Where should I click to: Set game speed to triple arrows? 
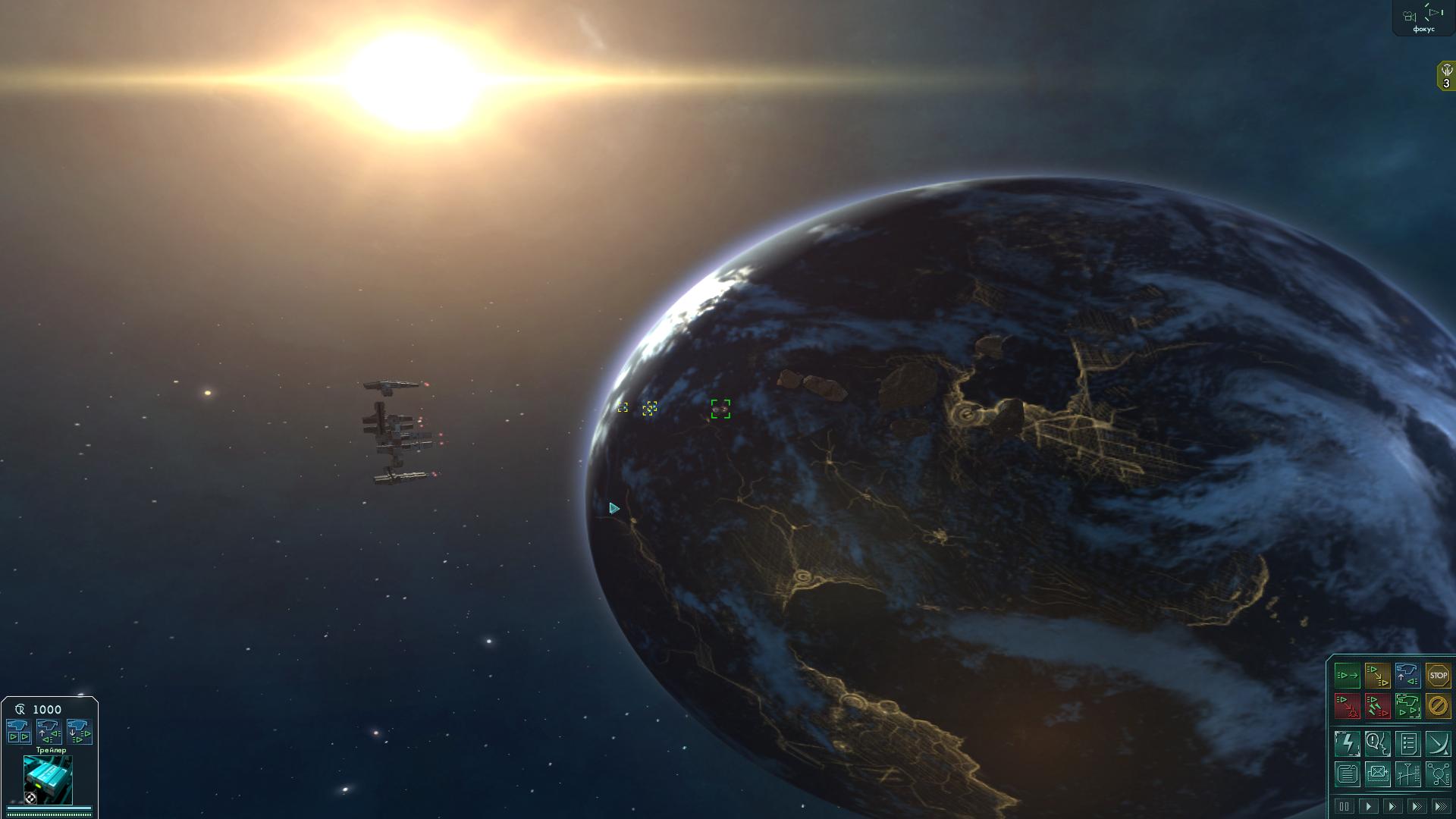point(1439,806)
